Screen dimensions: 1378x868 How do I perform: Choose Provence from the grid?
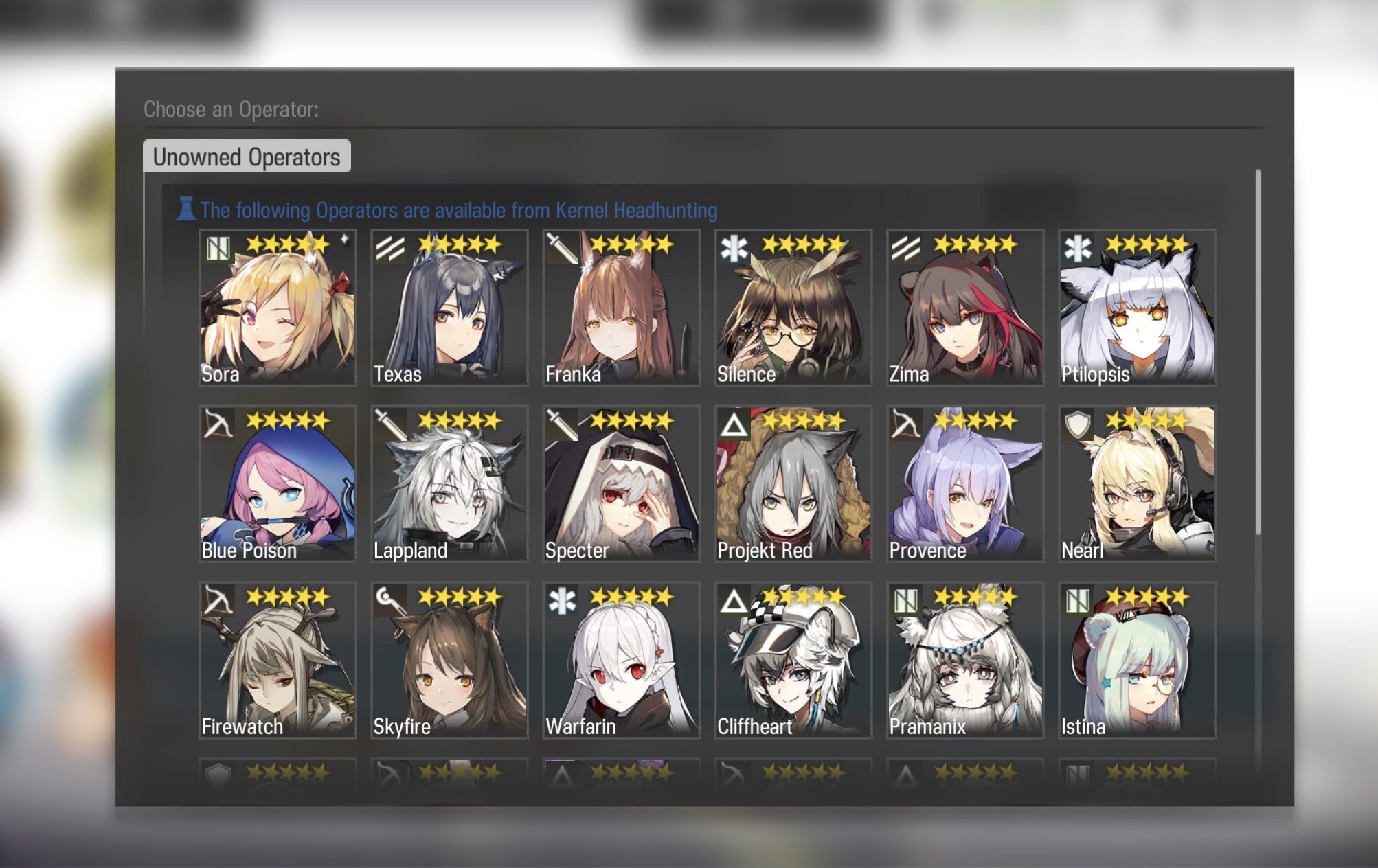point(965,484)
